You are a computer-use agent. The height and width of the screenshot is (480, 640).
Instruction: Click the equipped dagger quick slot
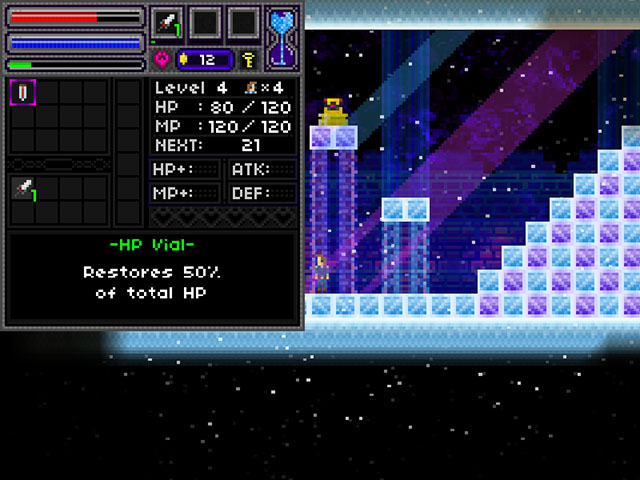pyautogui.click(x=165, y=22)
